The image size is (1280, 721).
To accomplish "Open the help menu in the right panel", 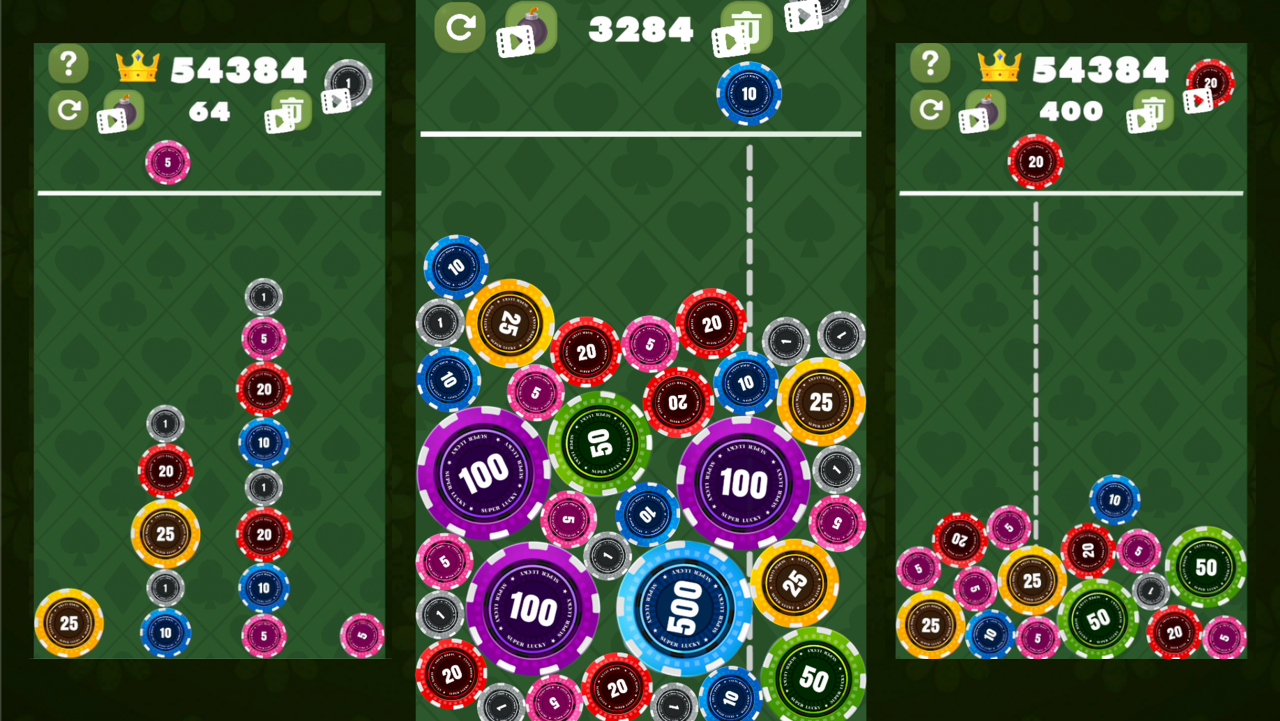I will tap(930, 64).
